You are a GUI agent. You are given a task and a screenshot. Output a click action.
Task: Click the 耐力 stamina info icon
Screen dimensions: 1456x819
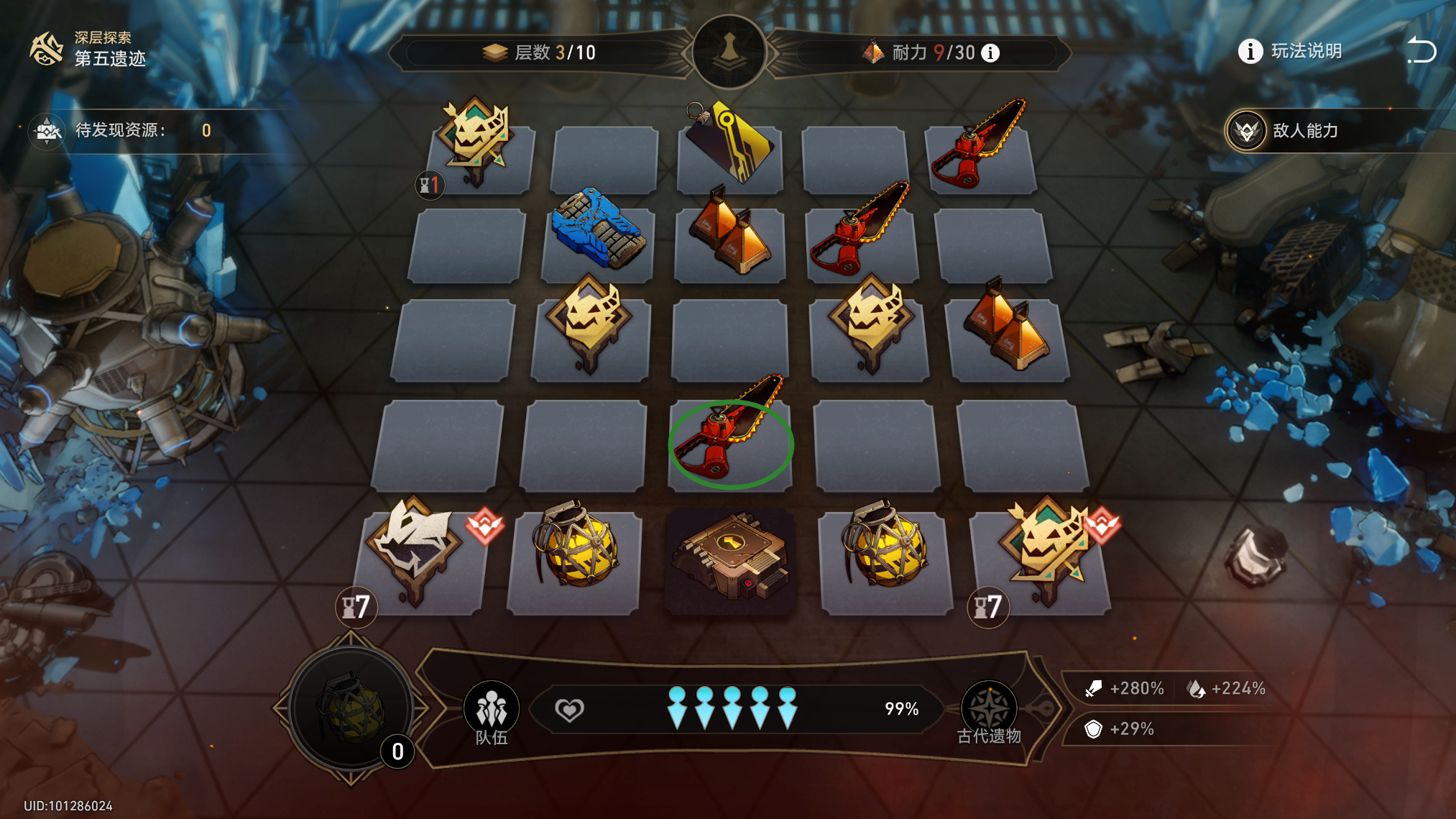990,52
